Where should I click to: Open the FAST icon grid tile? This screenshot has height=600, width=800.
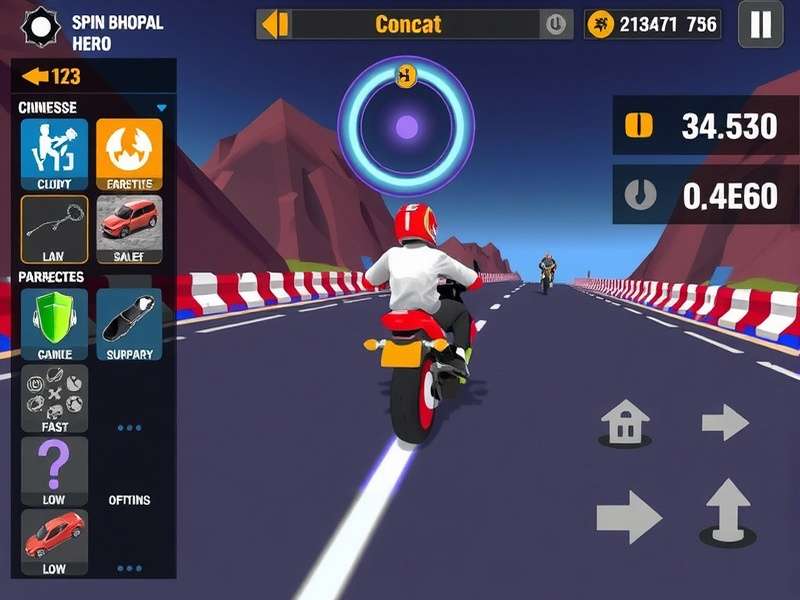tap(54, 398)
